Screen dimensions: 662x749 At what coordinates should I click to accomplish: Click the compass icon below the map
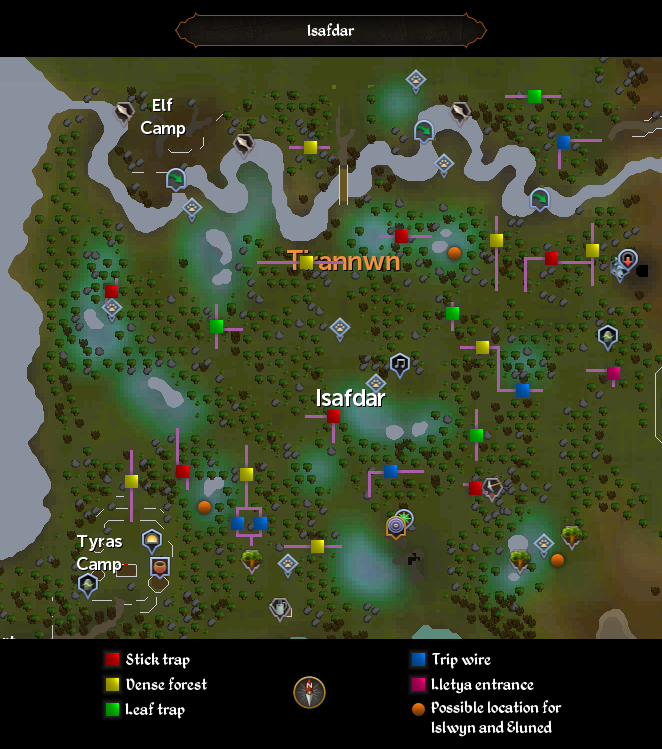click(309, 692)
